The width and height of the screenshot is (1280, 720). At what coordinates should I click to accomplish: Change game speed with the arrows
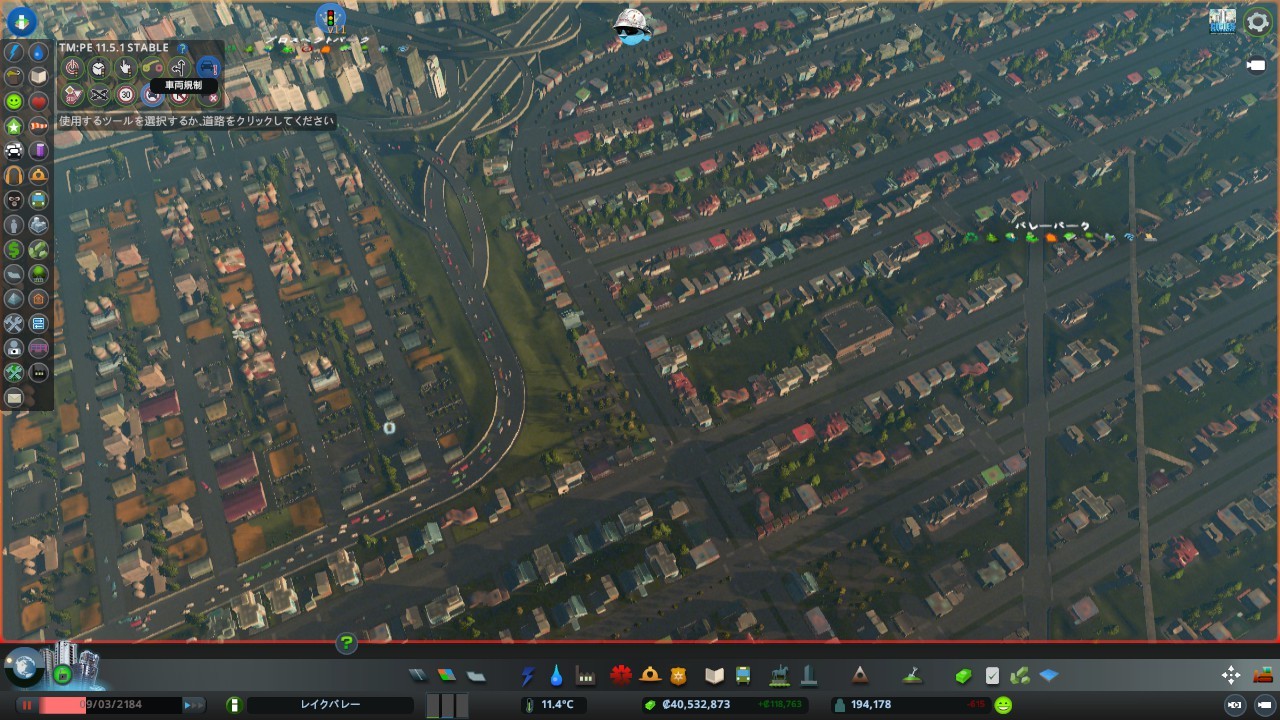(x=193, y=705)
